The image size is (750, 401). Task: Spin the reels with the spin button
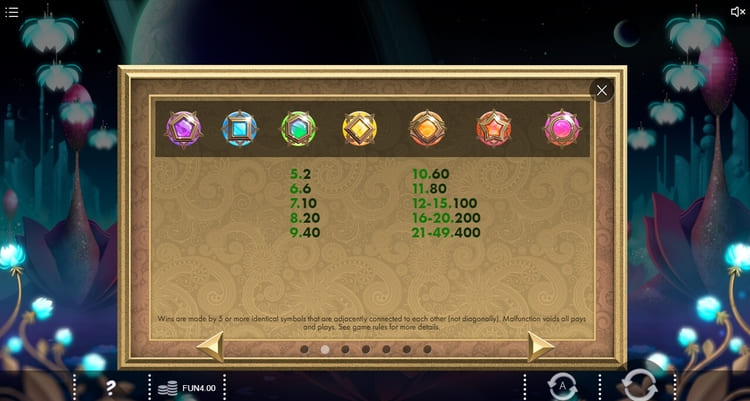tap(638, 385)
